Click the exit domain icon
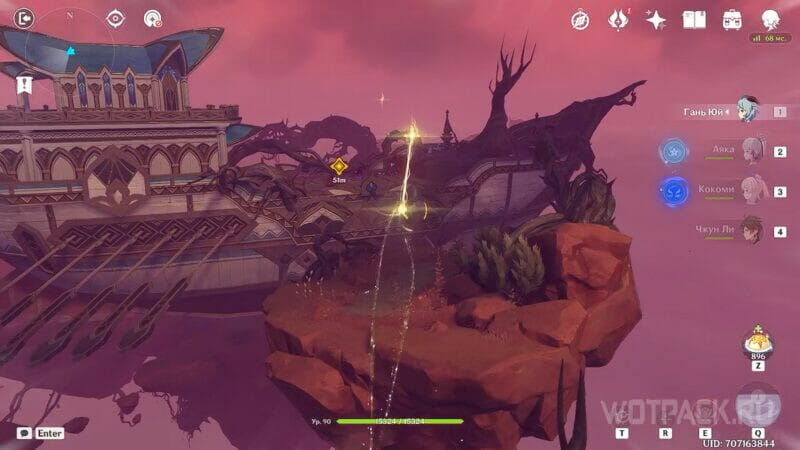 [23, 17]
